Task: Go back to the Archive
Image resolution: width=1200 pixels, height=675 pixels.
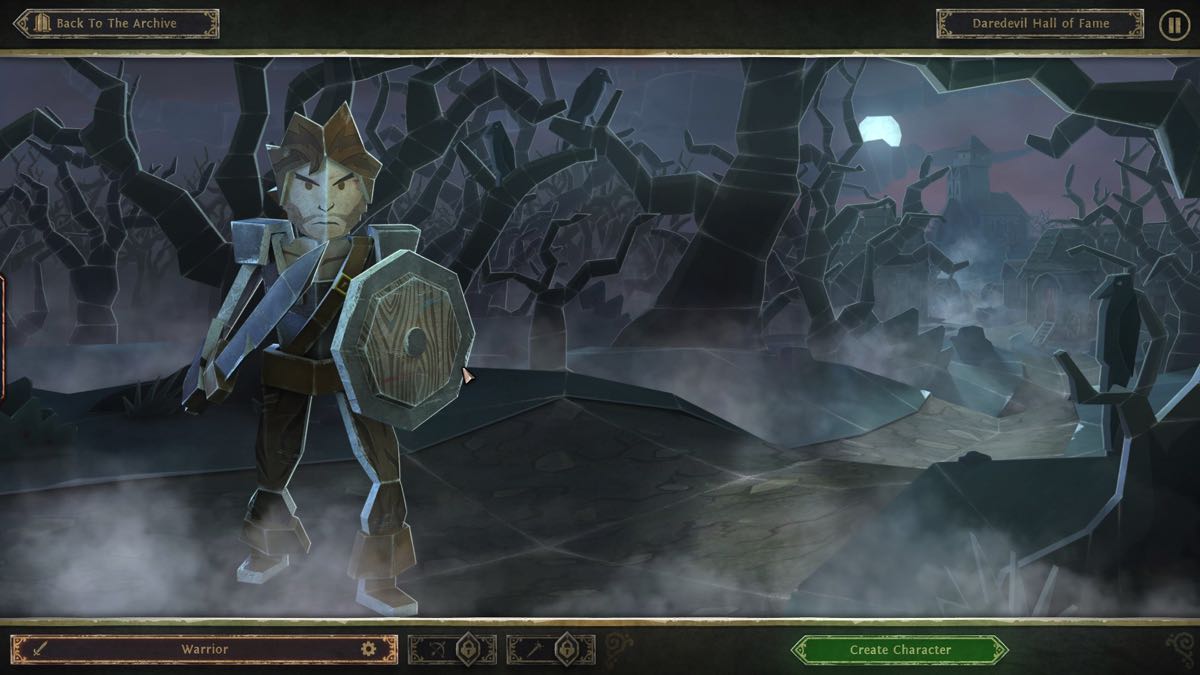Action: point(115,24)
